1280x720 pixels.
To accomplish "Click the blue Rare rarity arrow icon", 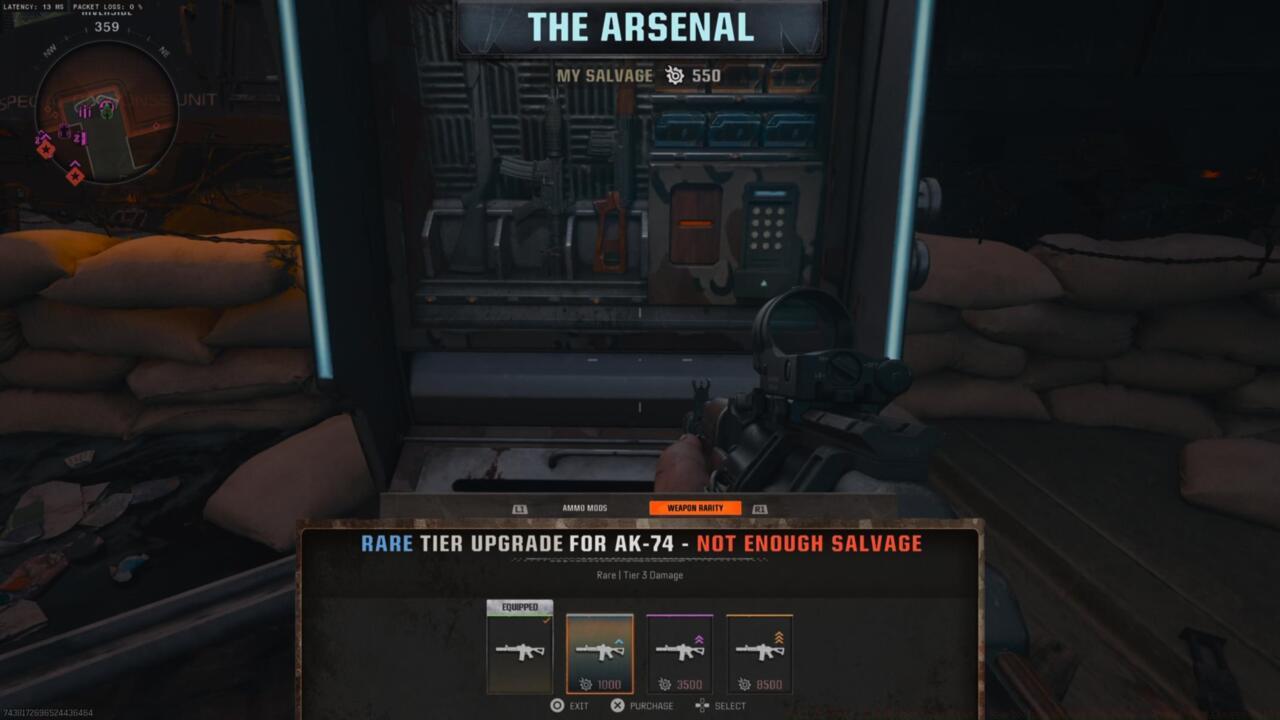I will (x=617, y=641).
